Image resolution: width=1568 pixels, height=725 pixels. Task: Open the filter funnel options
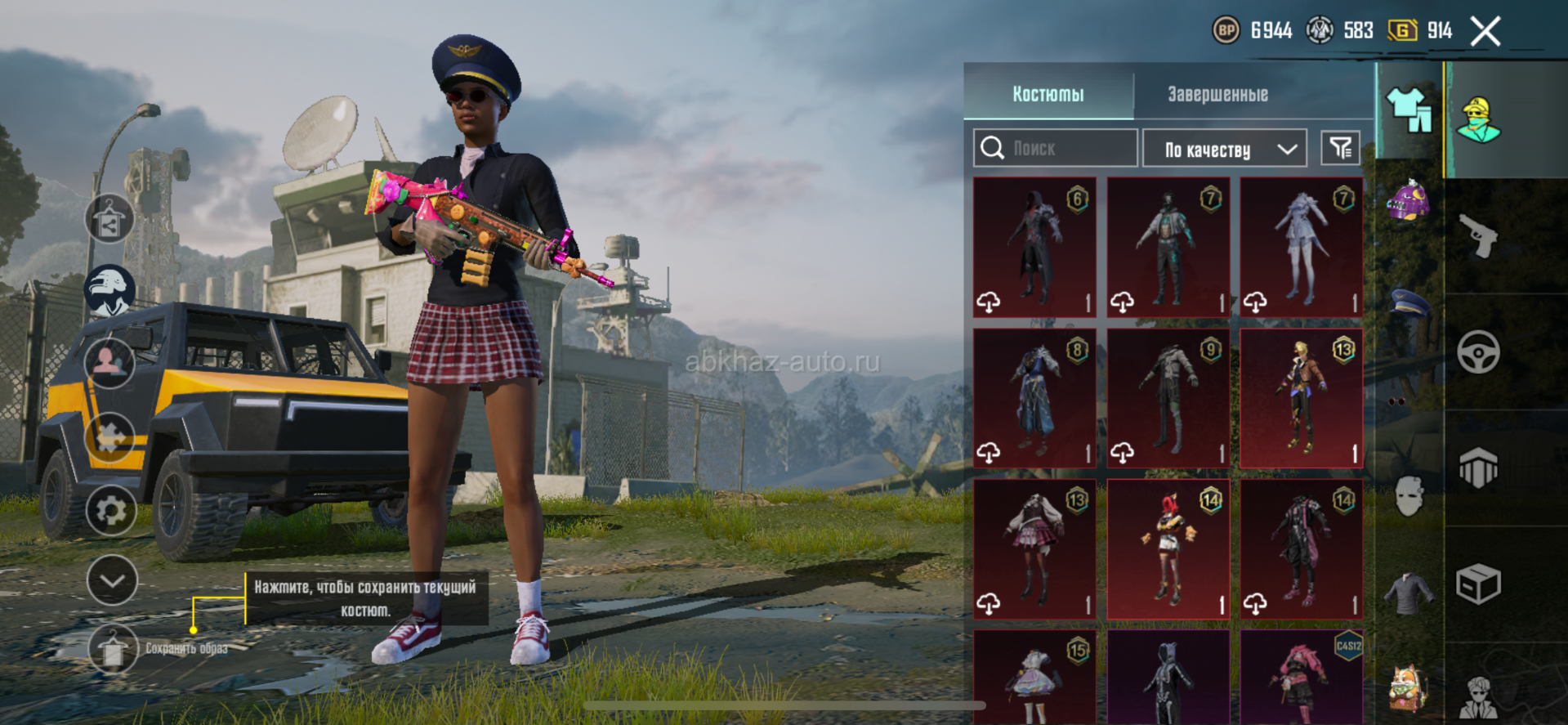[1340, 148]
